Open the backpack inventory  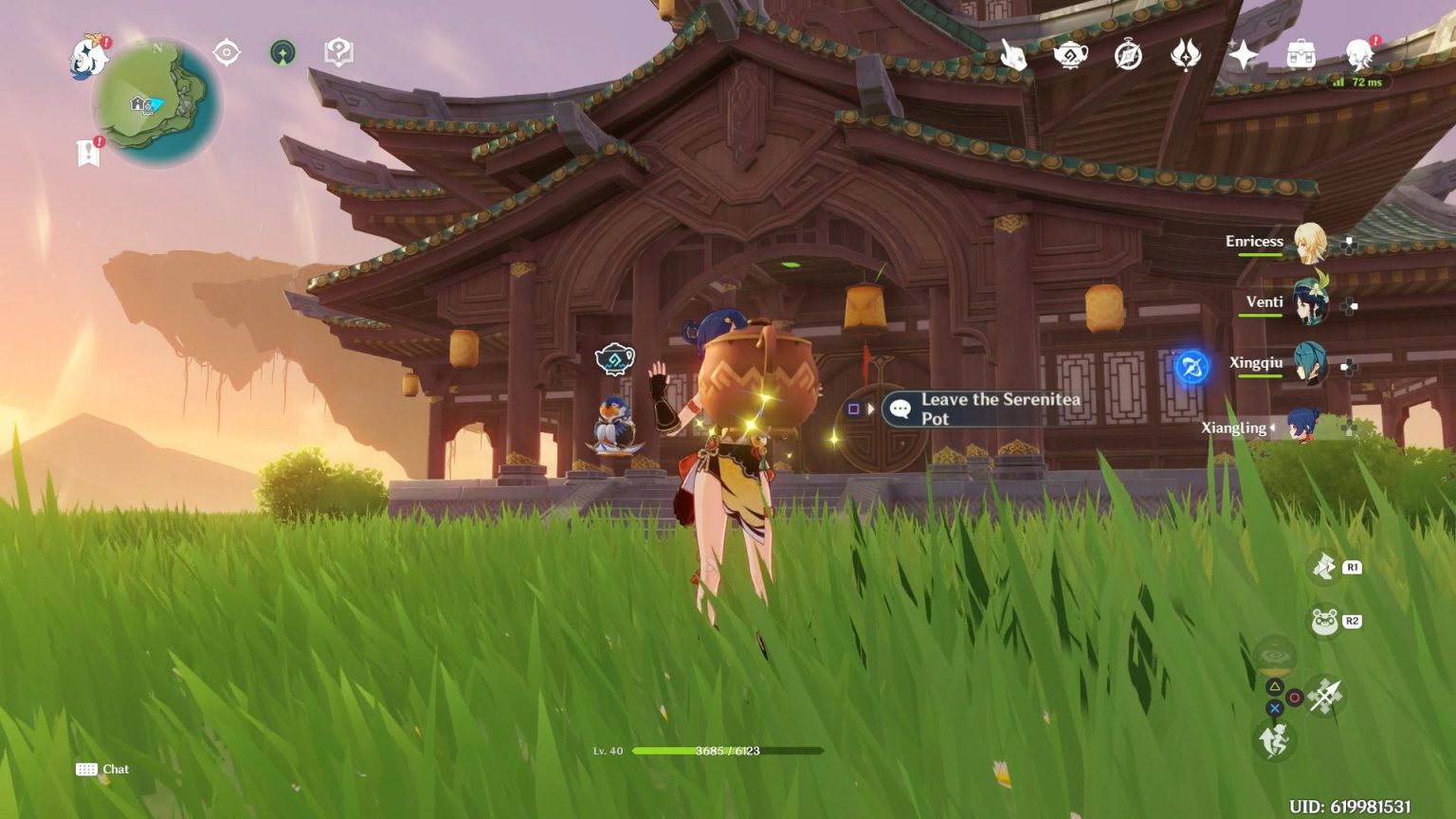click(x=1301, y=55)
